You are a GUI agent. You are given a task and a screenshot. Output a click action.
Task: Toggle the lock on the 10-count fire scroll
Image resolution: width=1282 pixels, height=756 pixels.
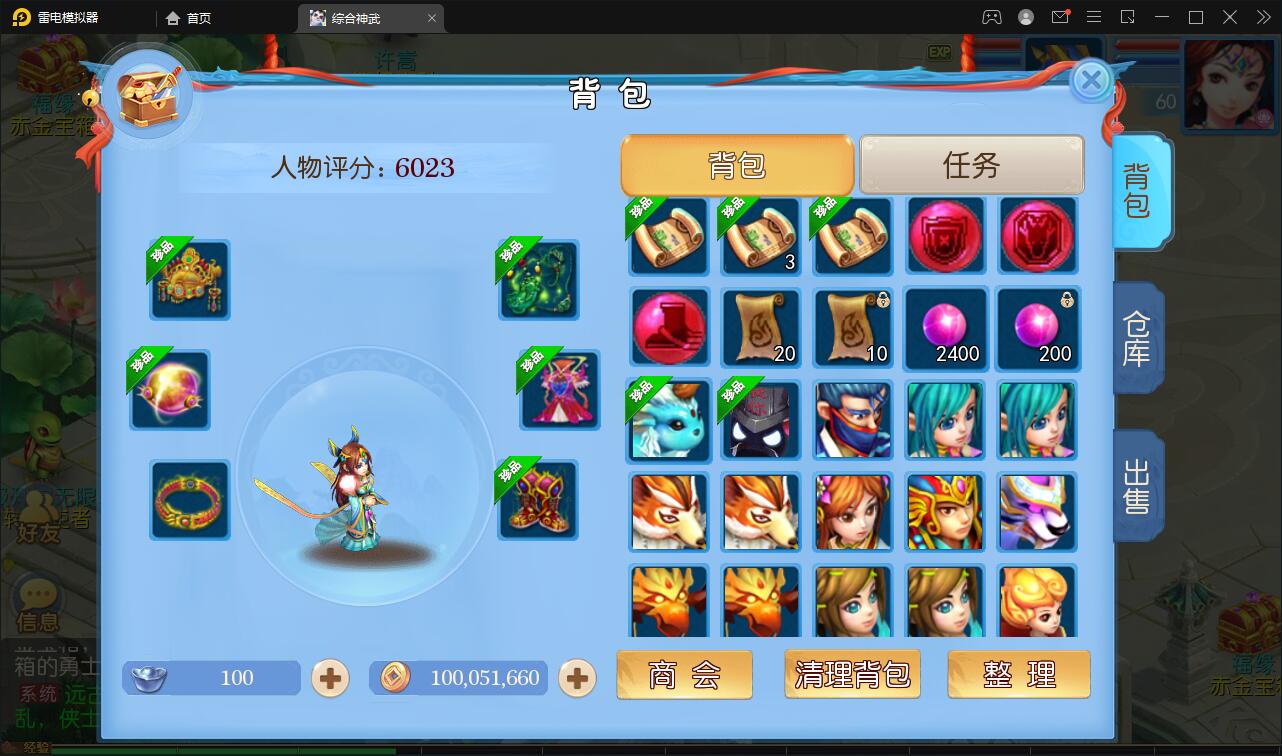(885, 301)
